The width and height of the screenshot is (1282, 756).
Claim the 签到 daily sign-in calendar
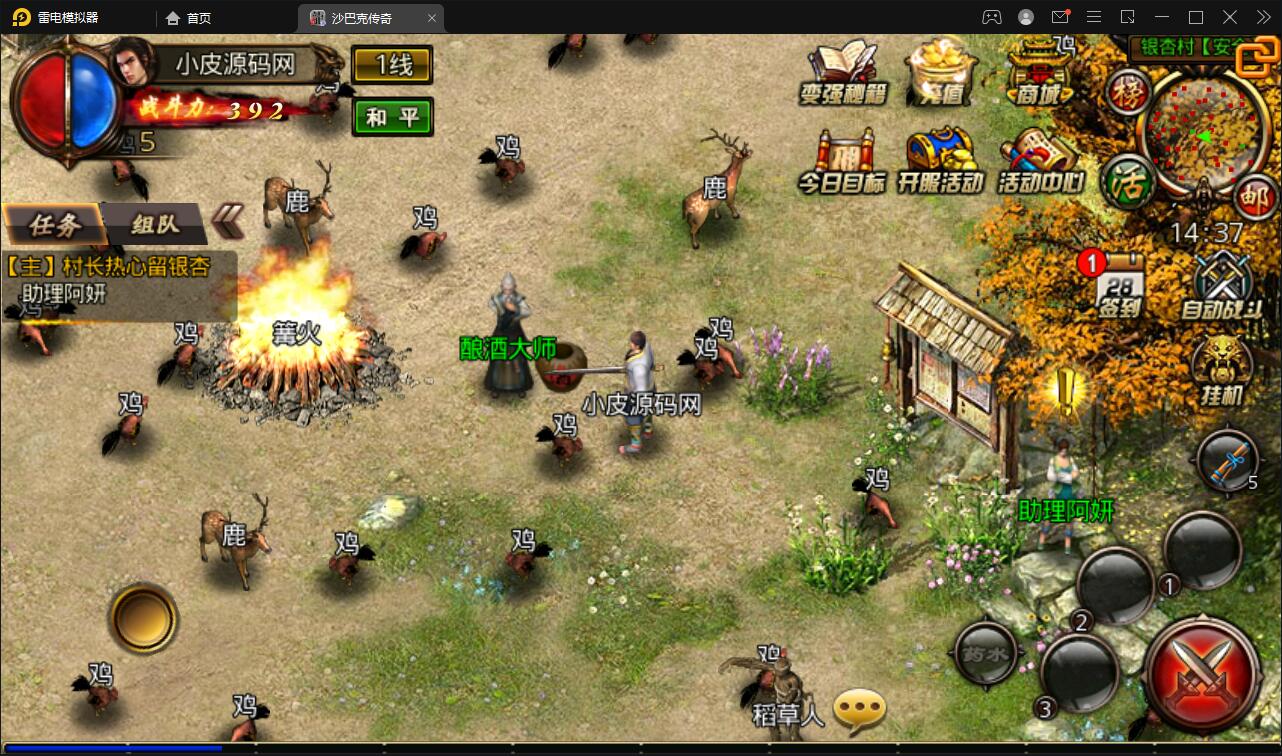click(x=1120, y=283)
